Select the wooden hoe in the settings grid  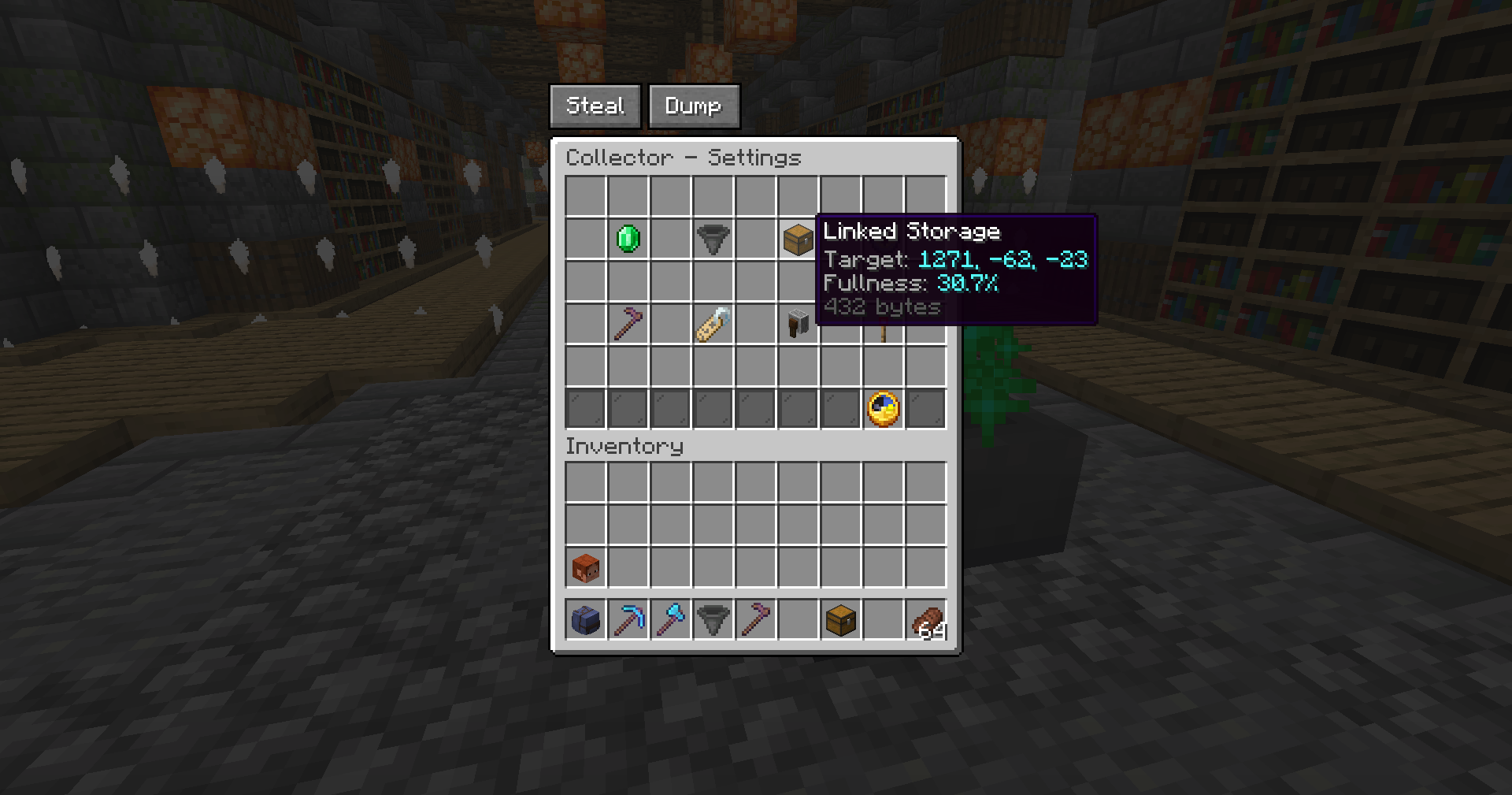point(626,323)
